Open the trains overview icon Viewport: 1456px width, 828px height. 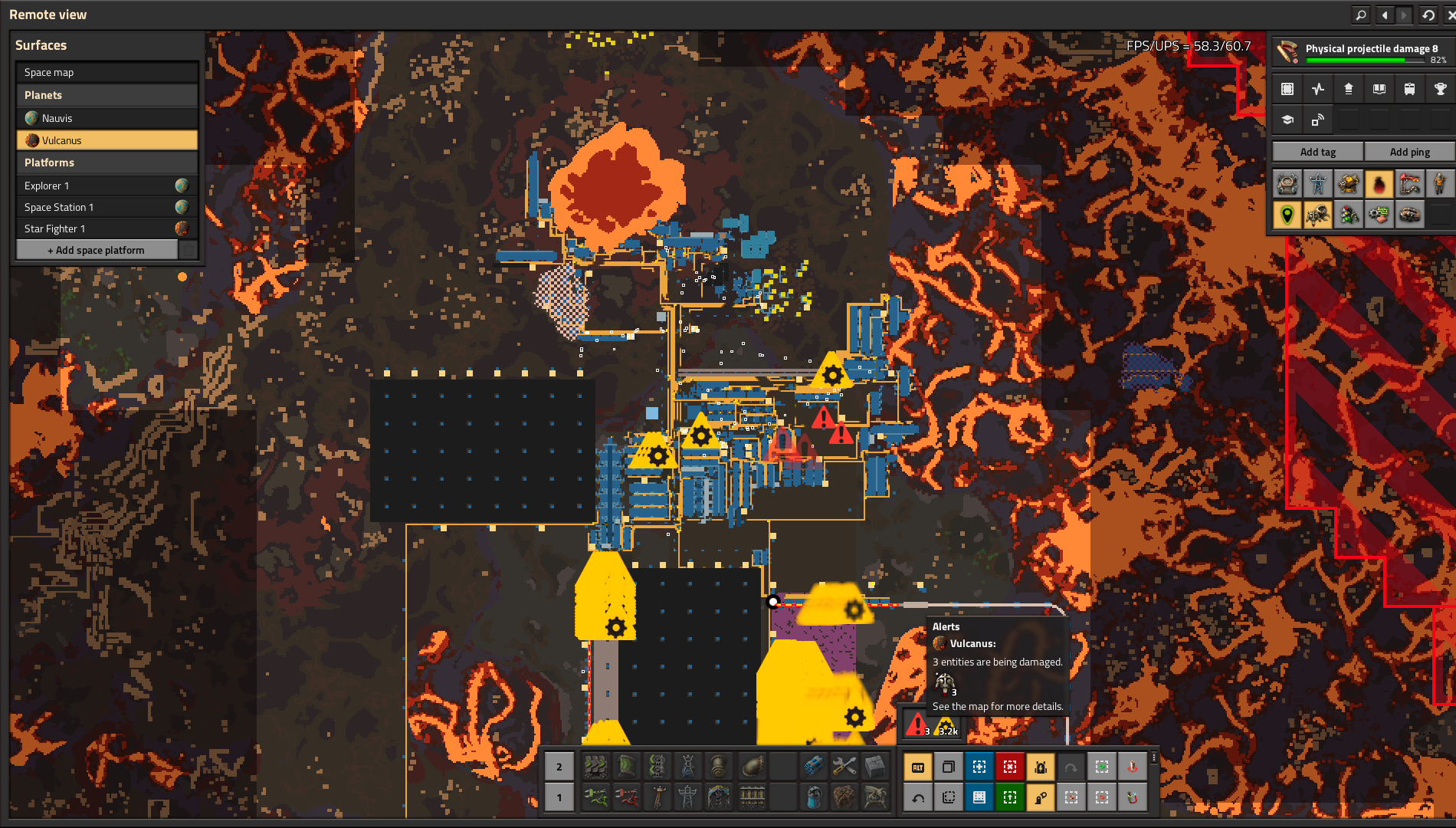click(x=1409, y=89)
